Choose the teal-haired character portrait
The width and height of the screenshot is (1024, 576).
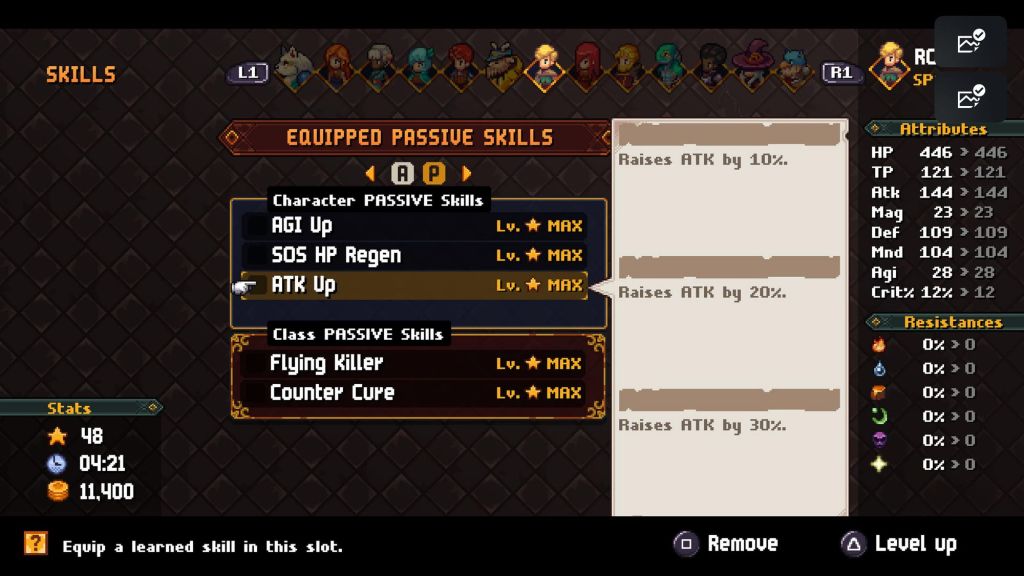(420, 67)
